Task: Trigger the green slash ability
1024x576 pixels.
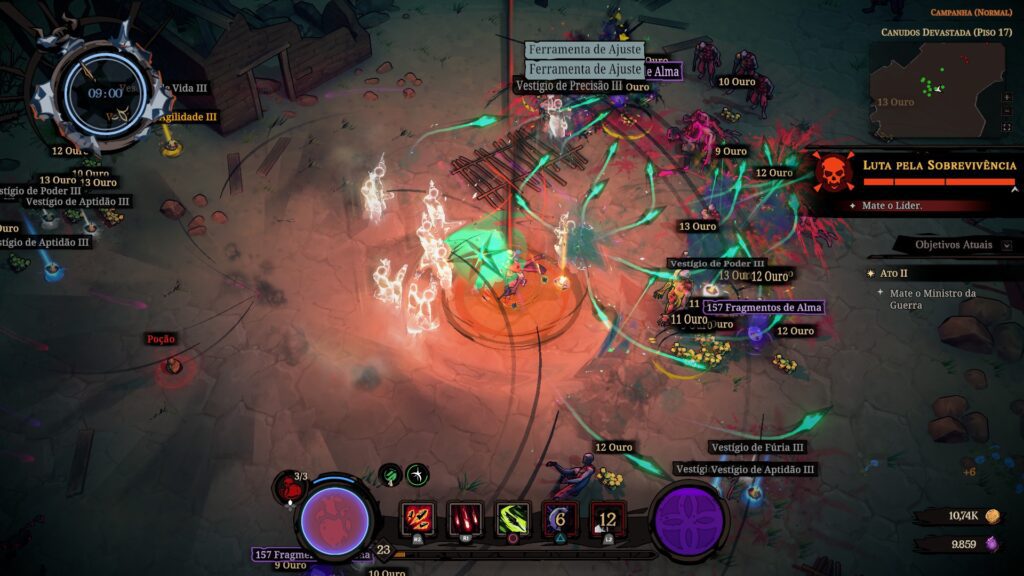Action: (513, 520)
